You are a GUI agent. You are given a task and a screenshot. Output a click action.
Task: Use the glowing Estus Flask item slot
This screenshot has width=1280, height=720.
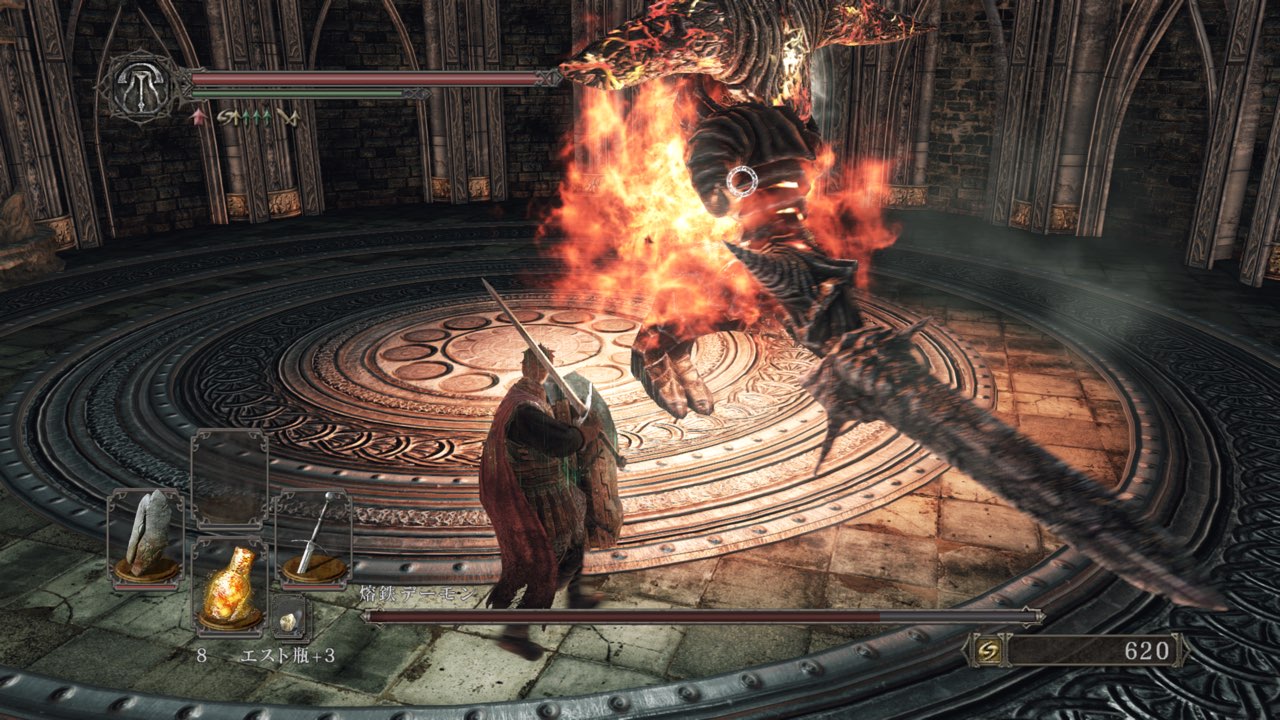[x=229, y=587]
